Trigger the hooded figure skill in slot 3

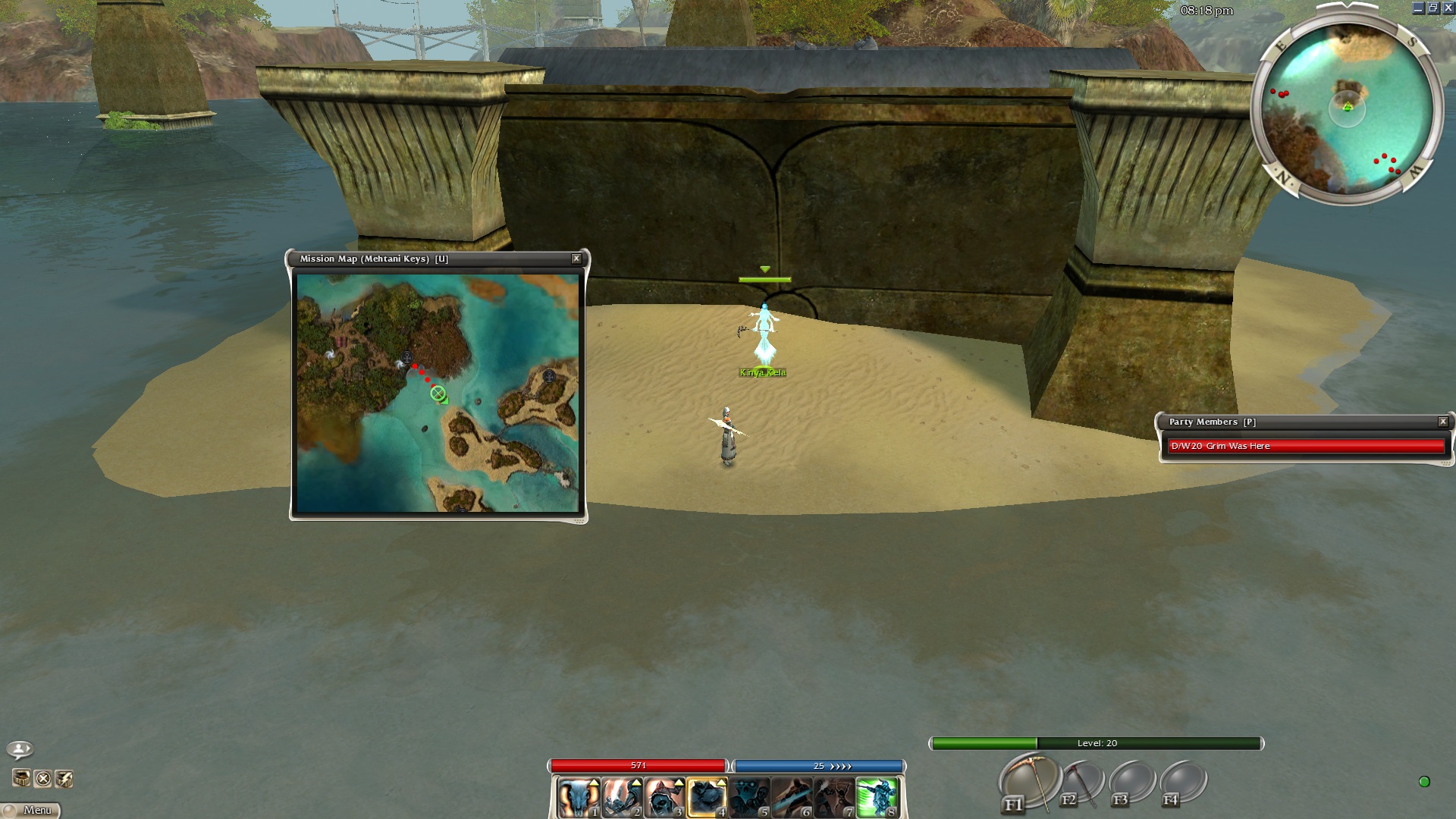click(x=663, y=798)
